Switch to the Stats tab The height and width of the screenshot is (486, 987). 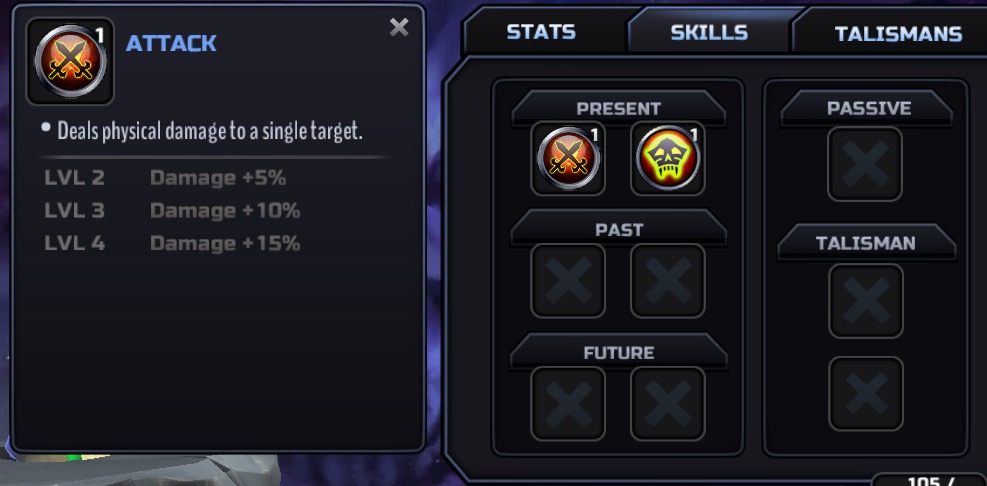540,32
